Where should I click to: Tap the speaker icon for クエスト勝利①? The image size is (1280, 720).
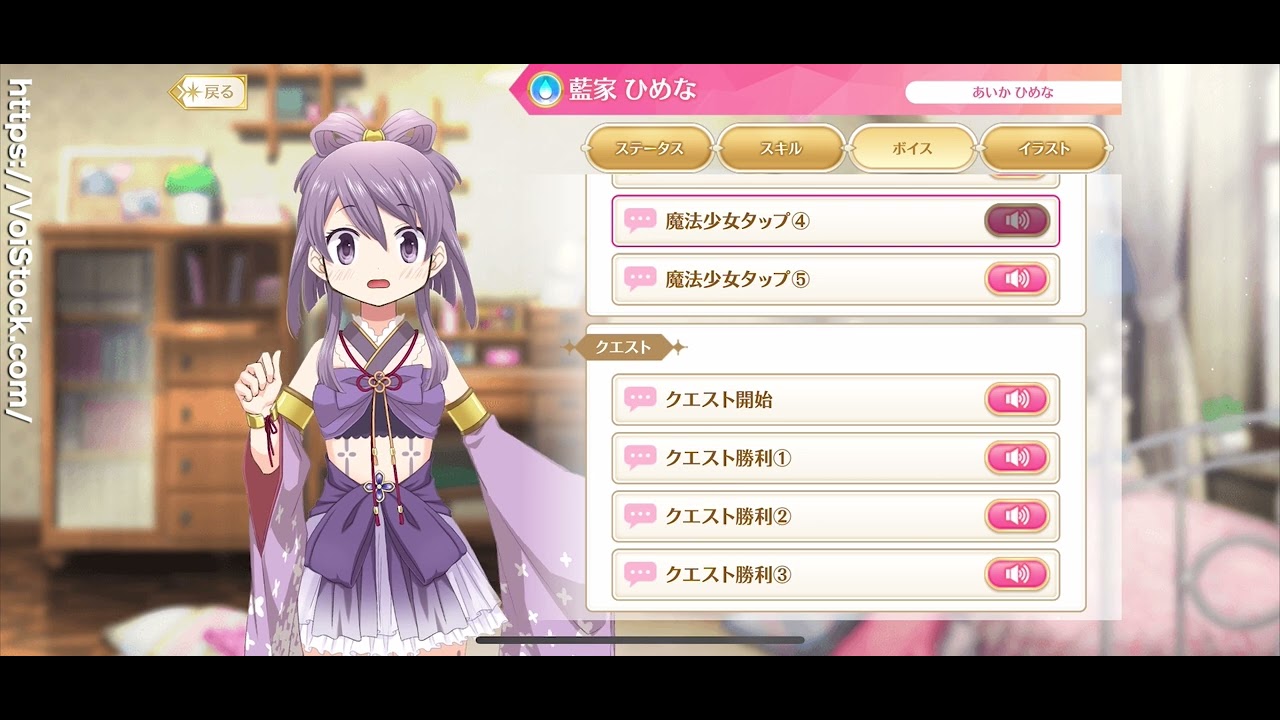click(x=1019, y=458)
